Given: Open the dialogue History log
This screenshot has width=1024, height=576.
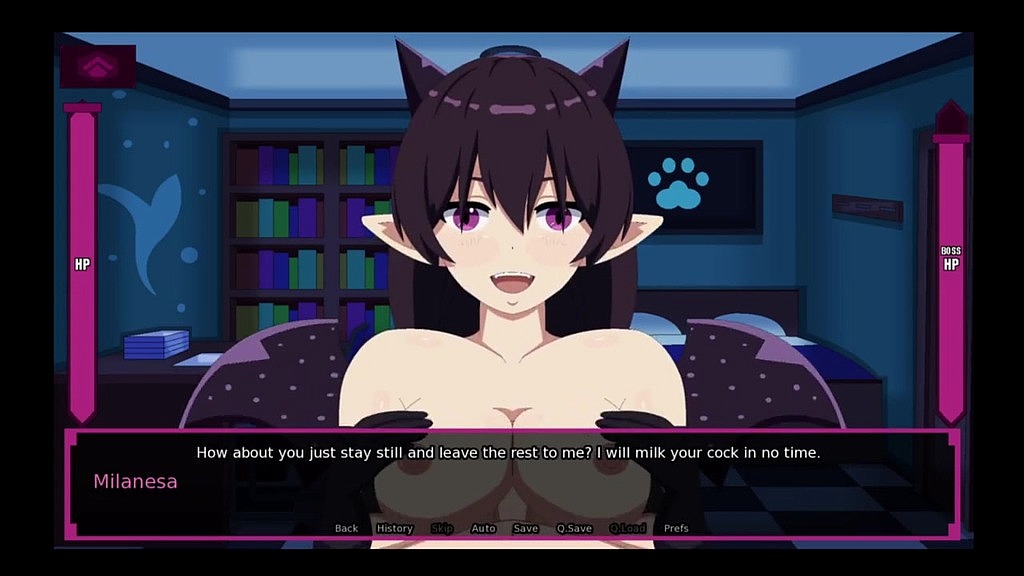Looking at the screenshot, I should point(394,528).
